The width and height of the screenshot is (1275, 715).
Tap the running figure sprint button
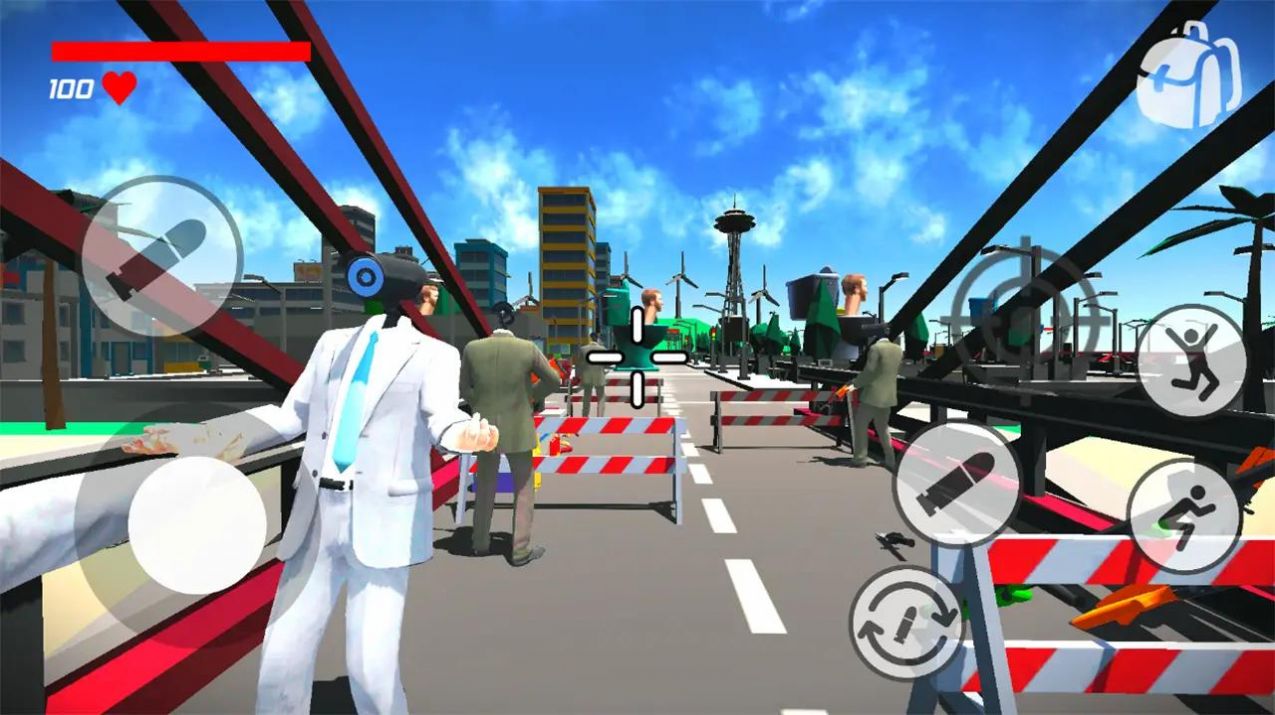[x=1185, y=516]
